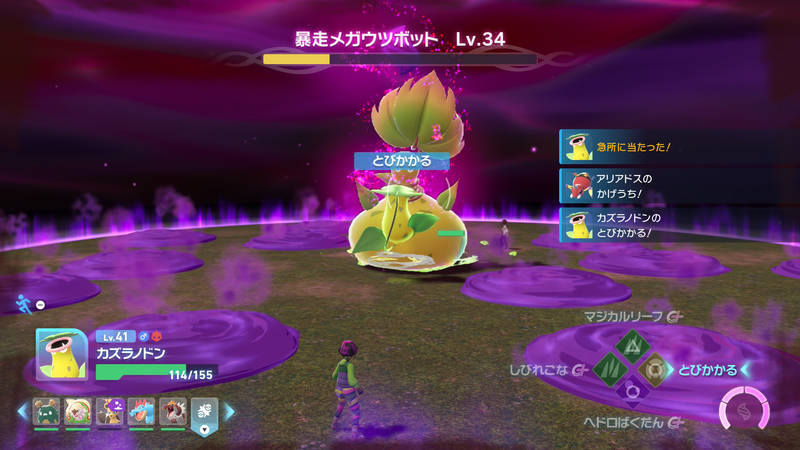Screen dimensions: 800x450
Task: Click the running figure icon
Action: [23, 302]
